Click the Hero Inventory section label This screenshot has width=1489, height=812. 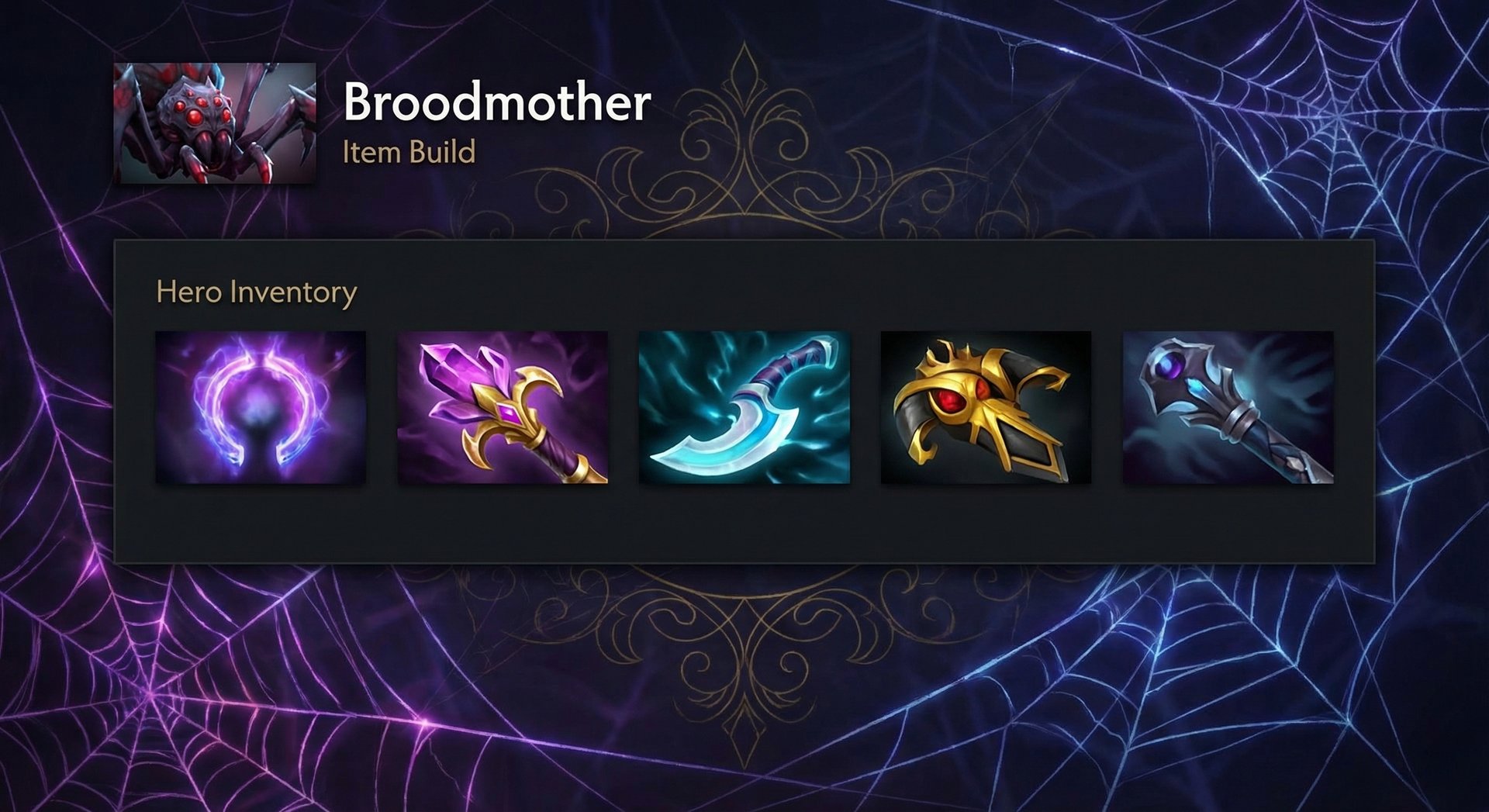tap(256, 293)
